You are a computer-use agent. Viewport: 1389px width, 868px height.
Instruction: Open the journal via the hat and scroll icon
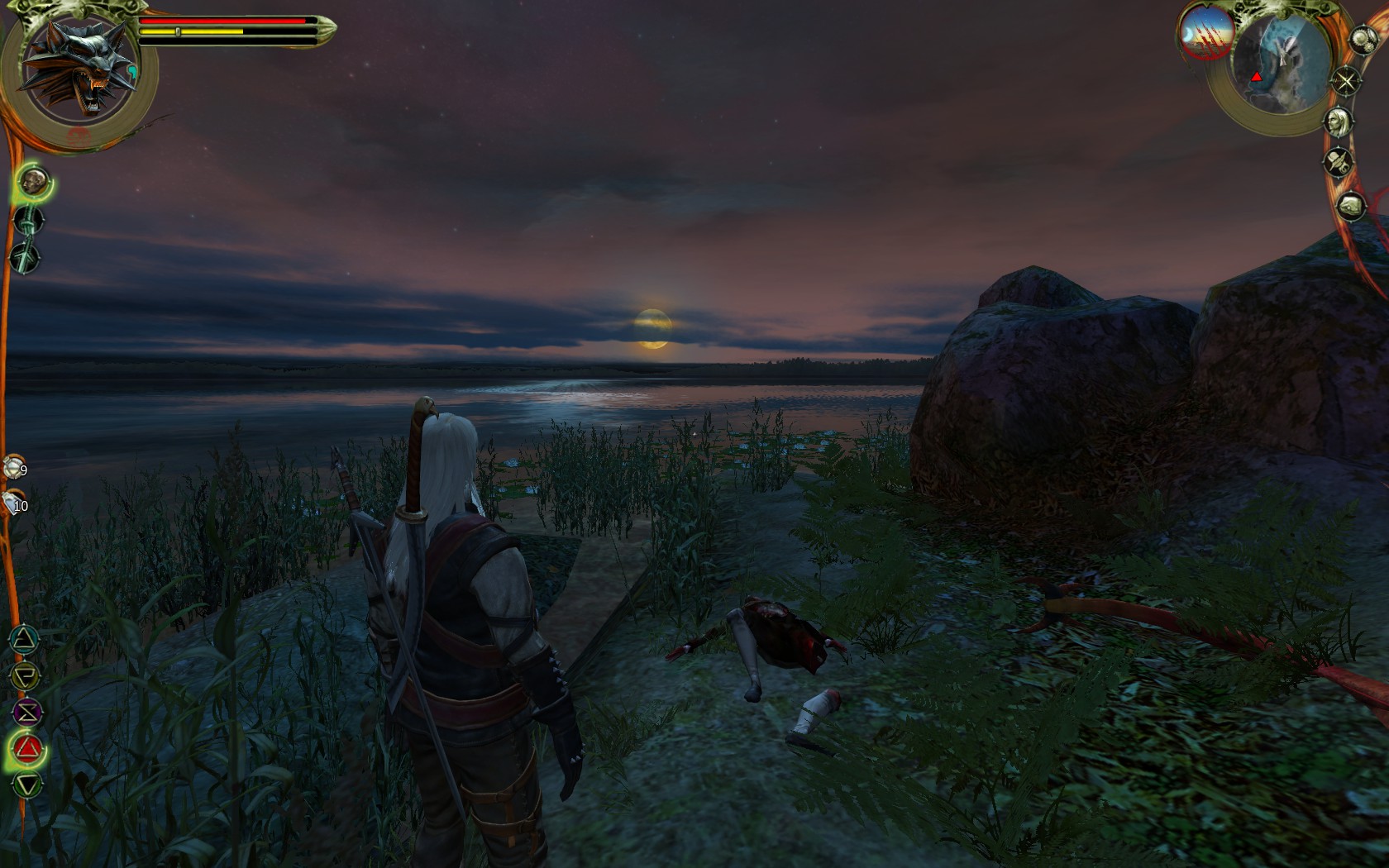[1338, 163]
